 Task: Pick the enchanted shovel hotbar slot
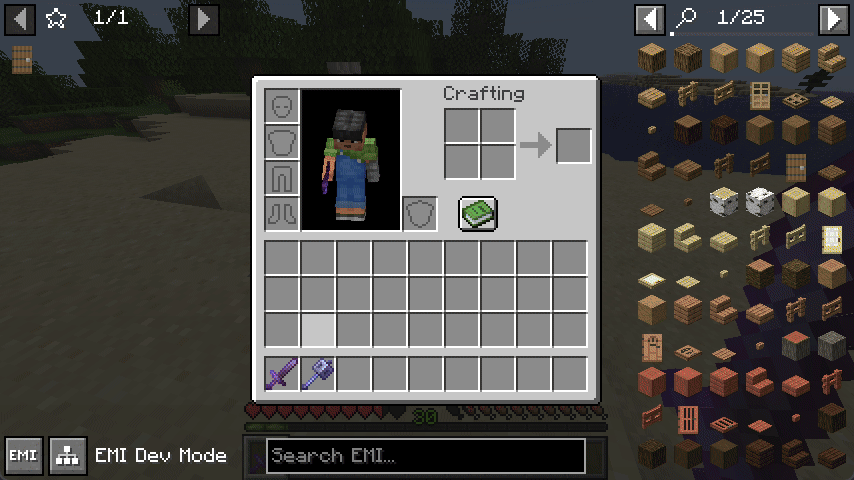tap(318, 374)
